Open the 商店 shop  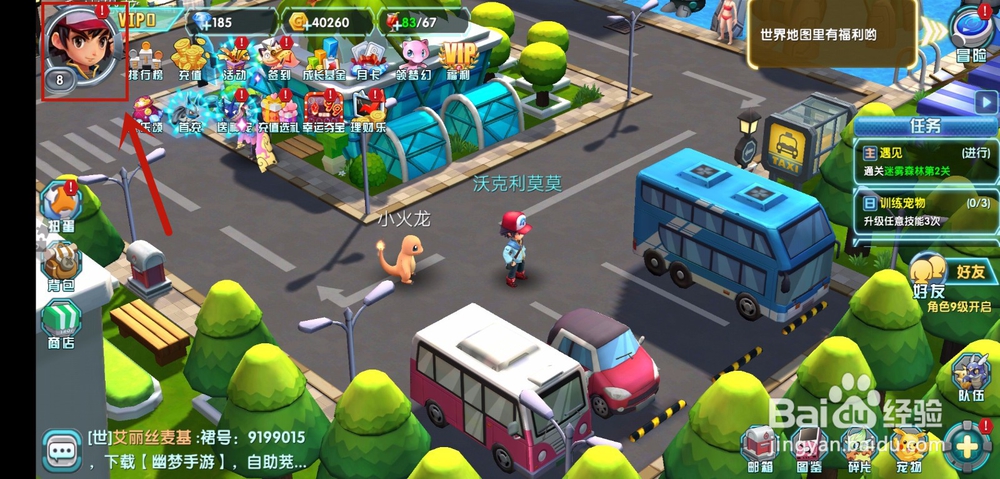click(x=60, y=327)
